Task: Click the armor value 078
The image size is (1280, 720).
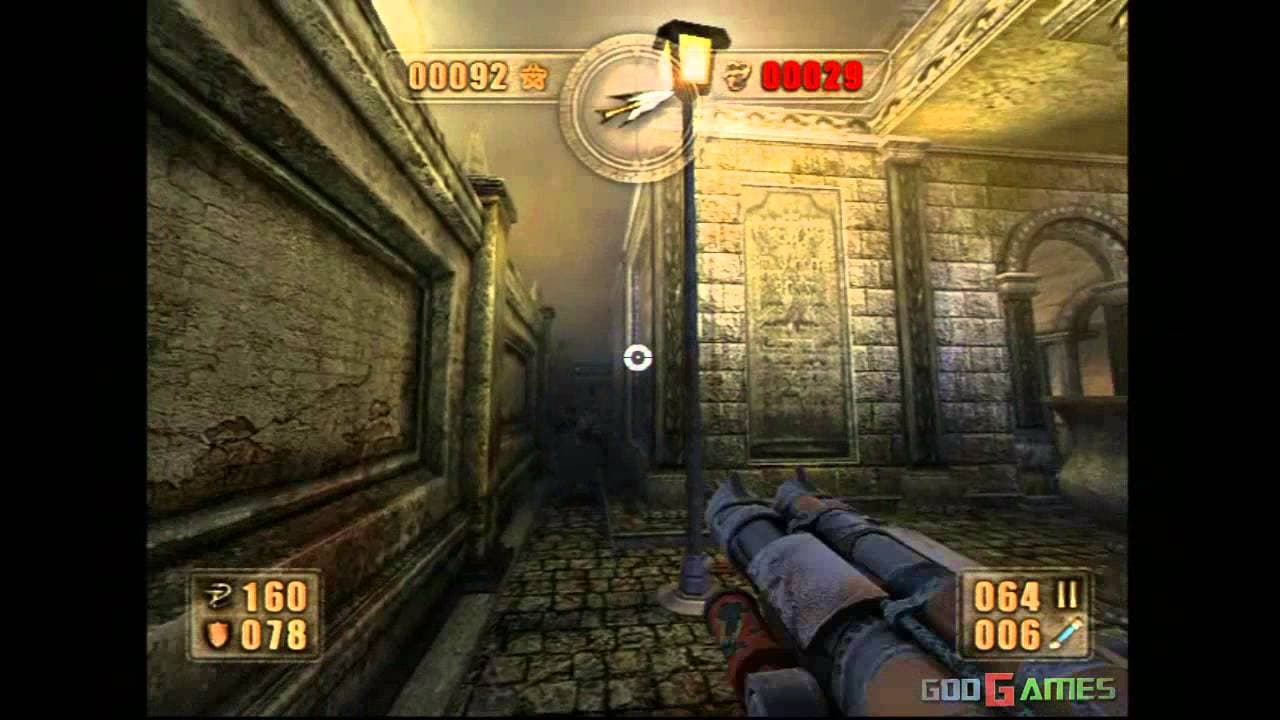Action: pyautogui.click(x=272, y=631)
